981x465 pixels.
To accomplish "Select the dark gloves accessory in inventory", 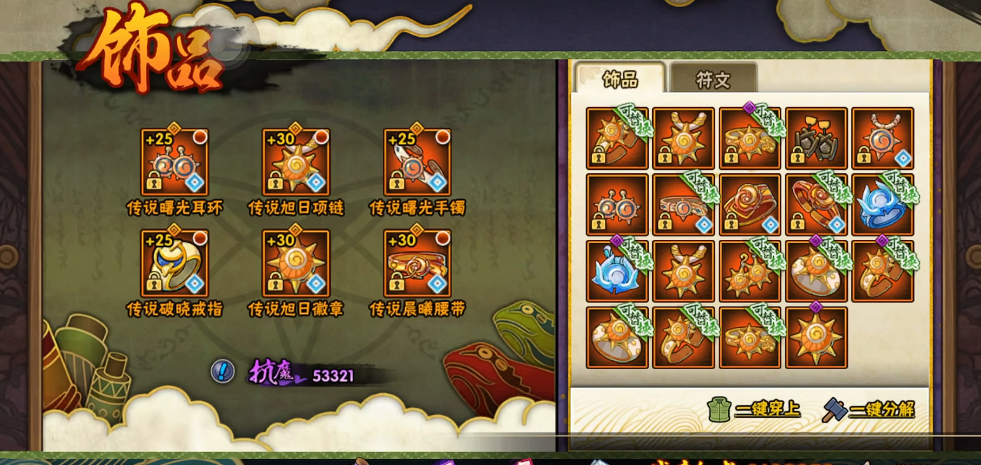I will 816,138.
